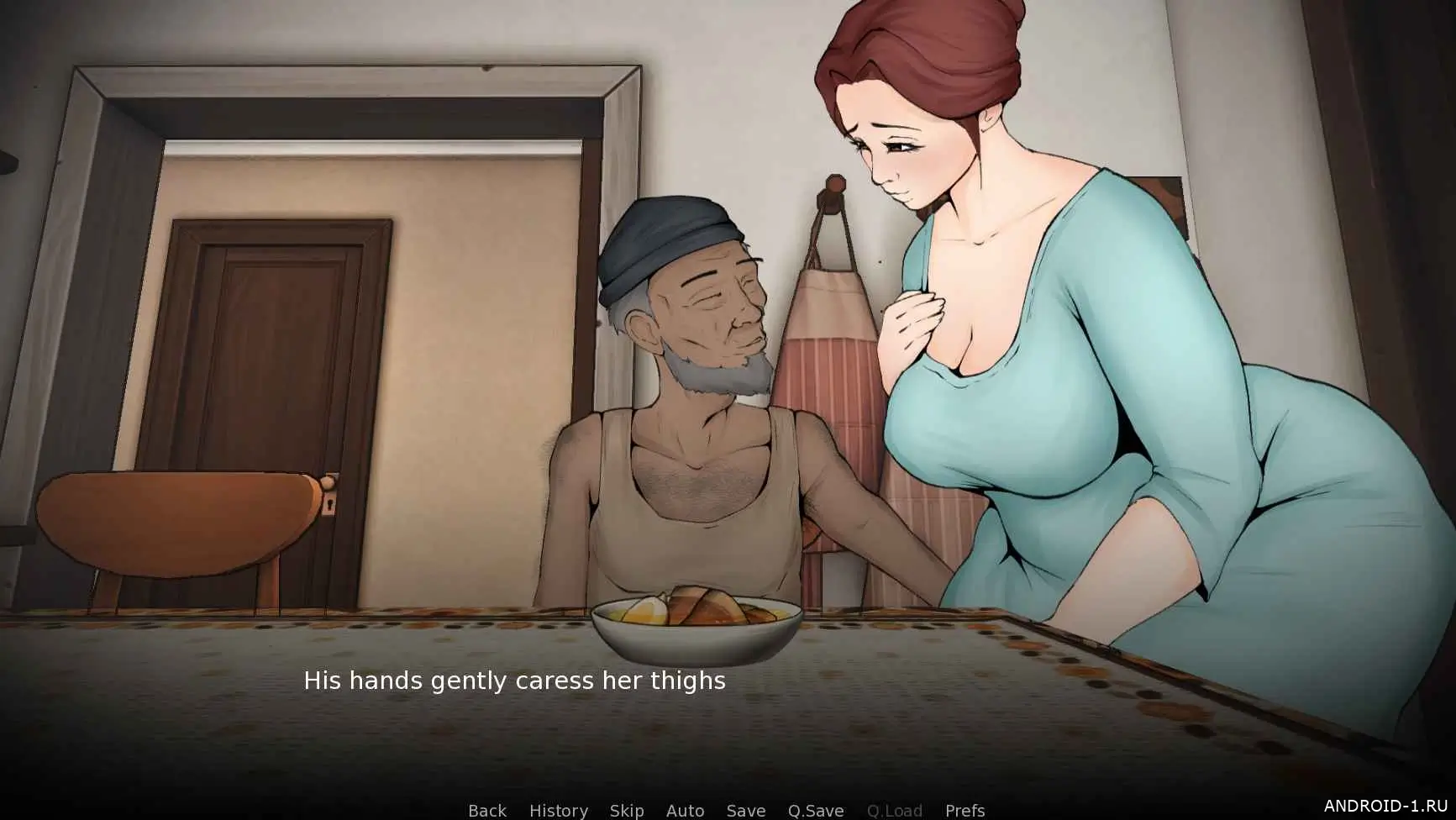Open the Prefs settings menu

point(965,811)
